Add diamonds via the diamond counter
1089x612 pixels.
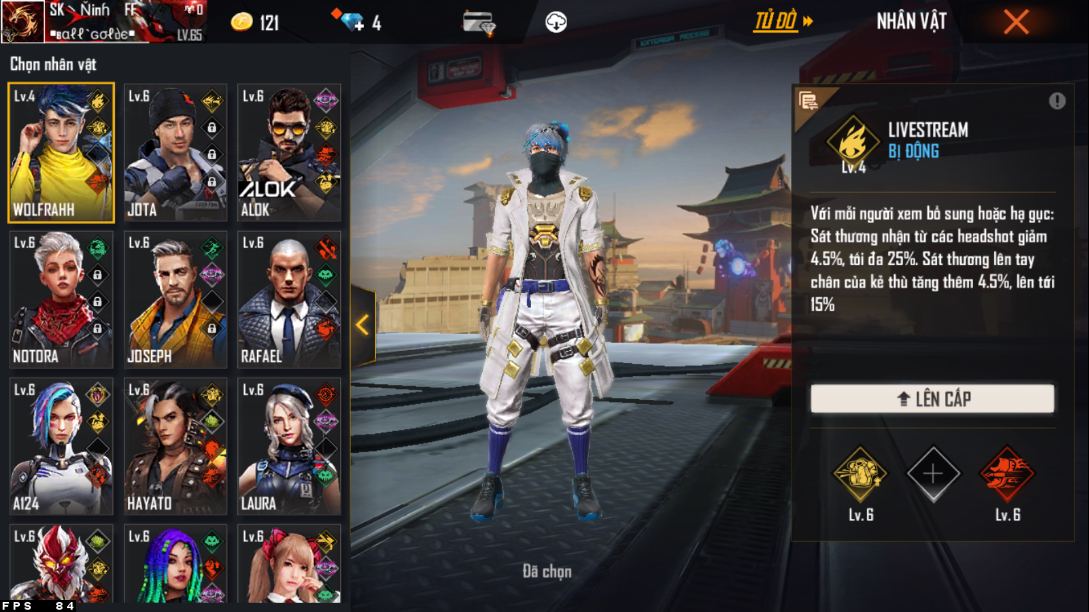tap(356, 22)
